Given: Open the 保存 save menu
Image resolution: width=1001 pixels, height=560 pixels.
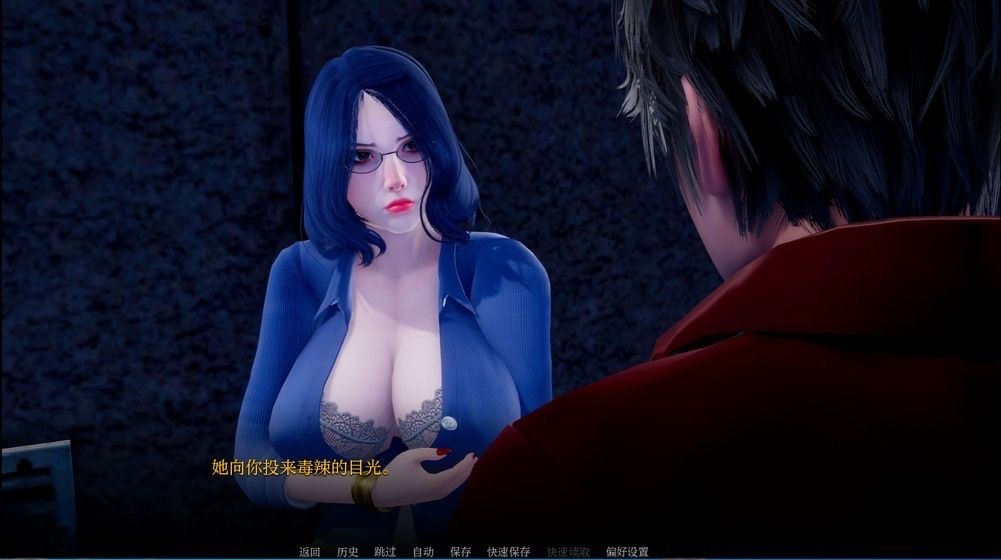Looking at the screenshot, I should coord(460,551).
